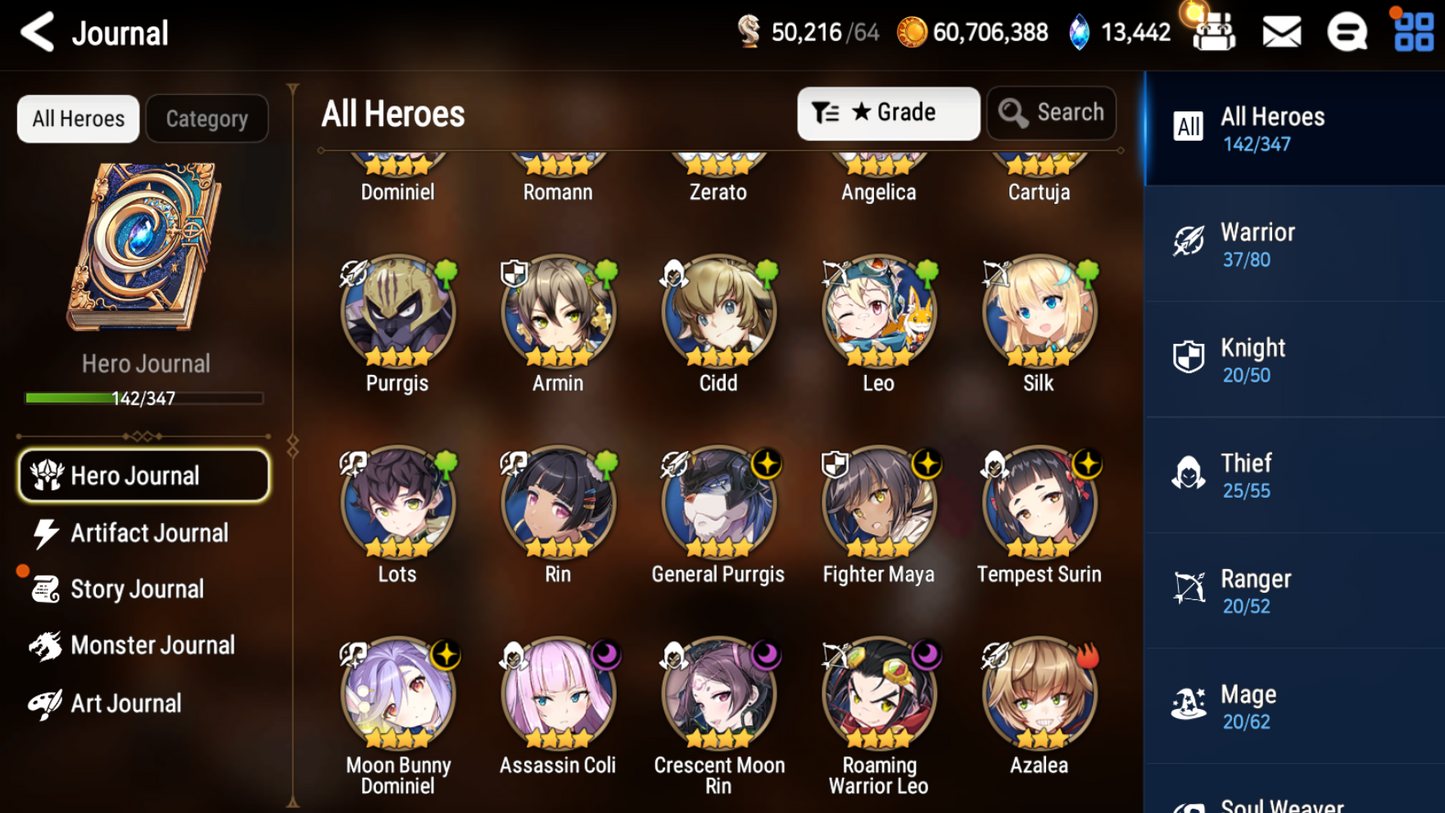Open the Artifact Journal

pyautogui.click(x=147, y=533)
